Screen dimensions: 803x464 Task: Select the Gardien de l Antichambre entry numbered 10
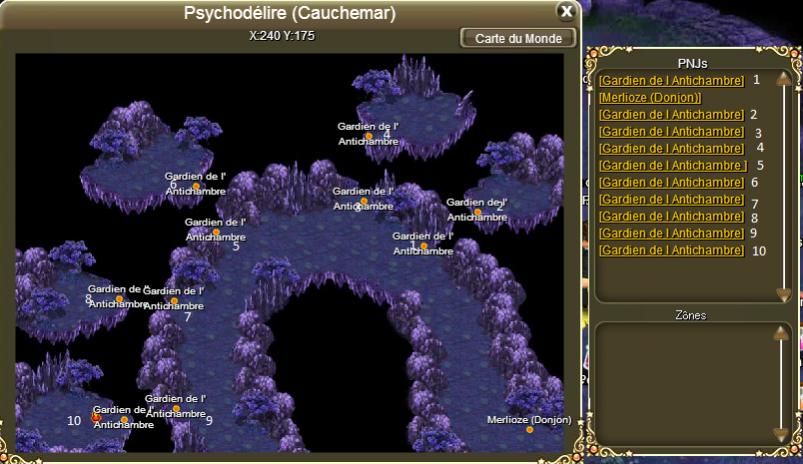(671, 250)
